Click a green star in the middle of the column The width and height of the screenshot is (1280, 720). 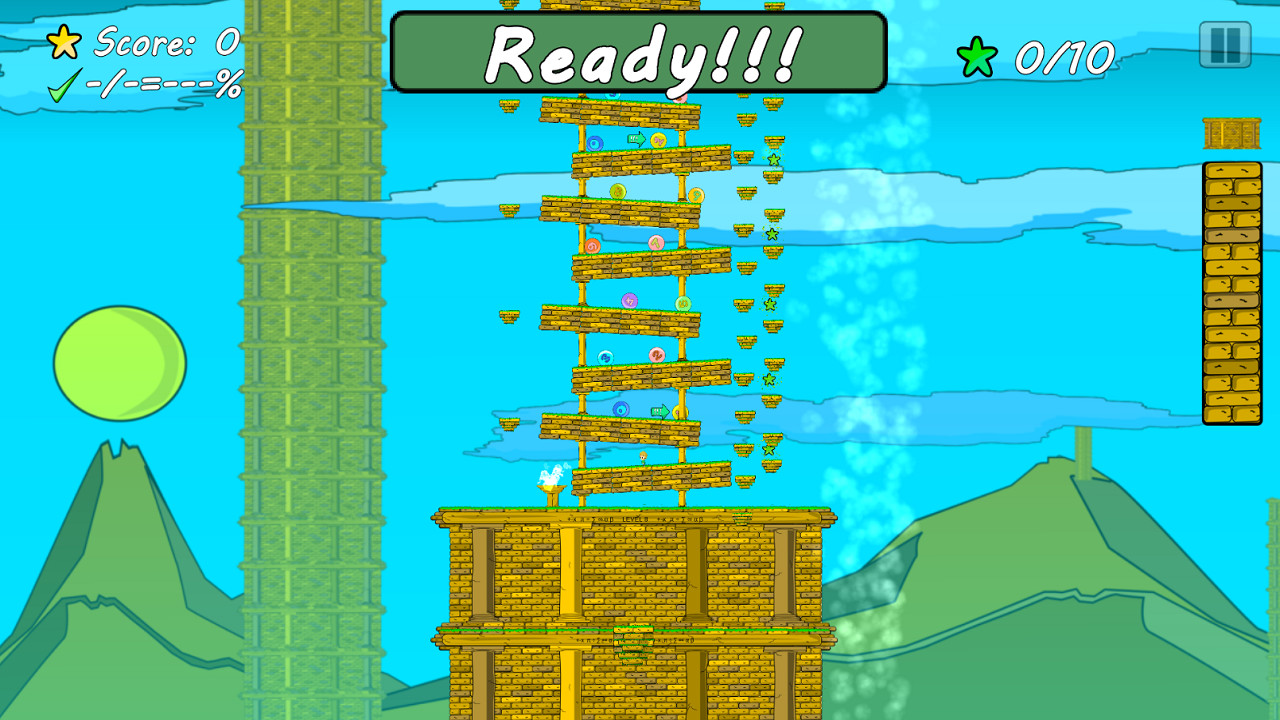768,304
